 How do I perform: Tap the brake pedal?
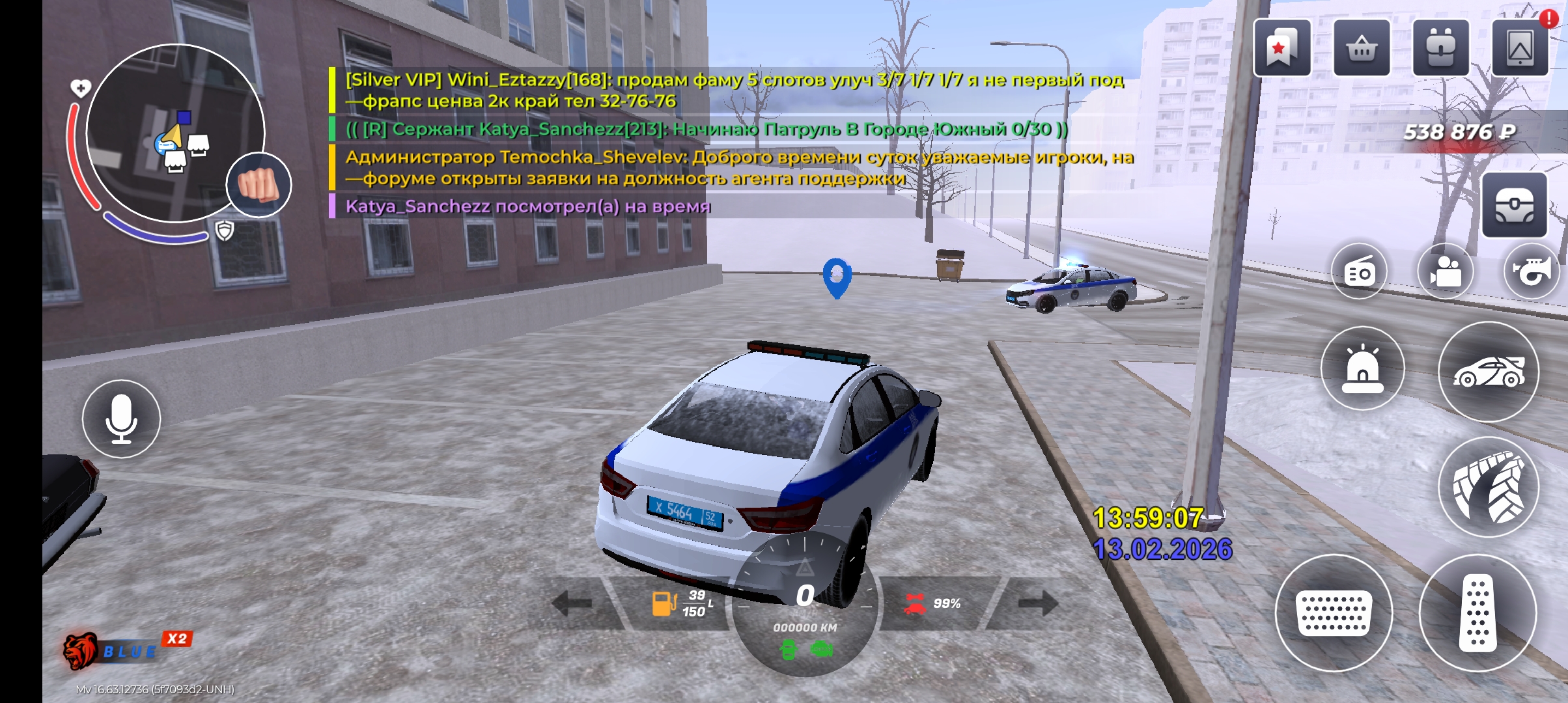click(x=1334, y=613)
